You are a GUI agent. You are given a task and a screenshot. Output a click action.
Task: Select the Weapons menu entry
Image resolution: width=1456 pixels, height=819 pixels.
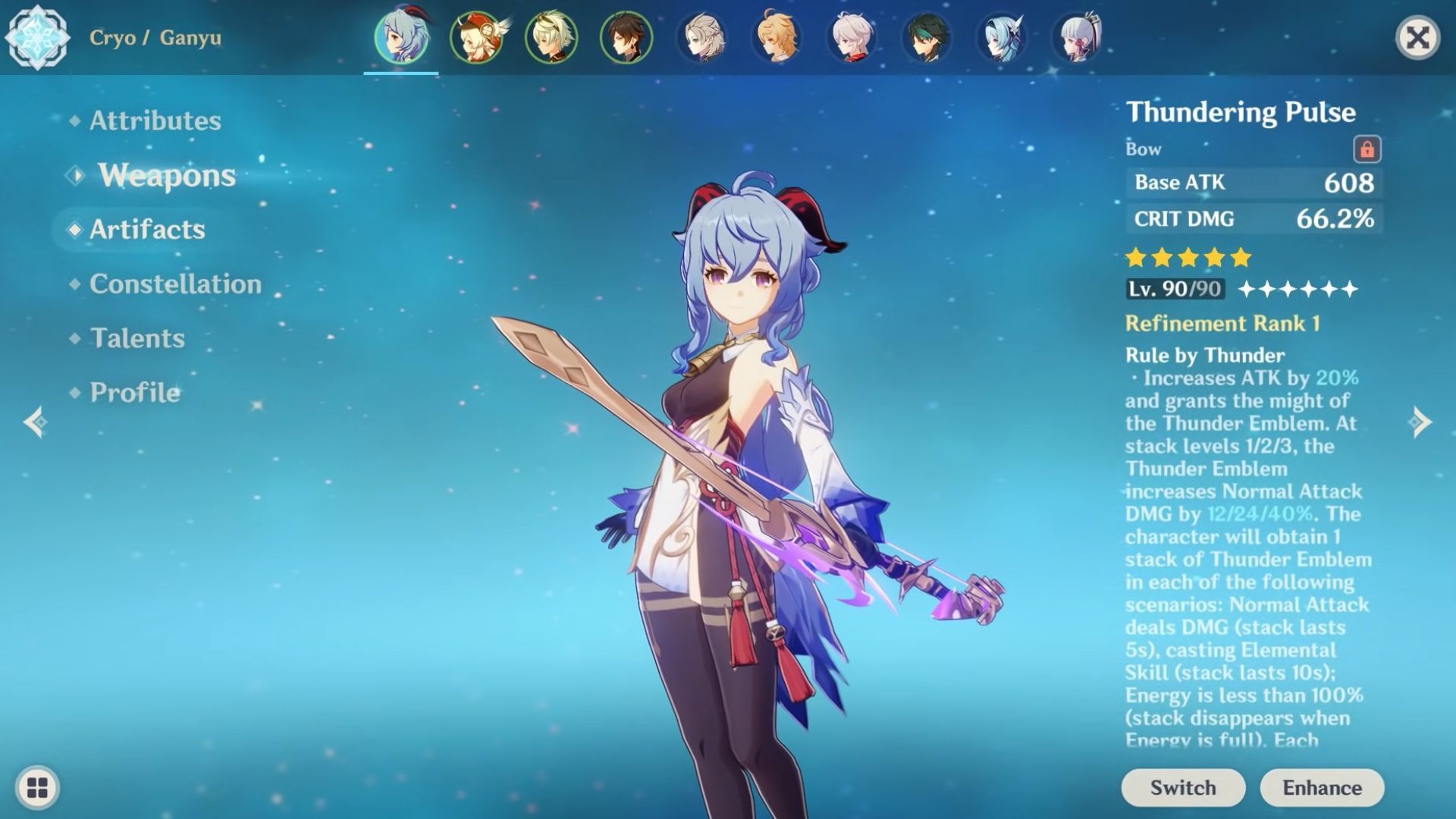tap(166, 175)
